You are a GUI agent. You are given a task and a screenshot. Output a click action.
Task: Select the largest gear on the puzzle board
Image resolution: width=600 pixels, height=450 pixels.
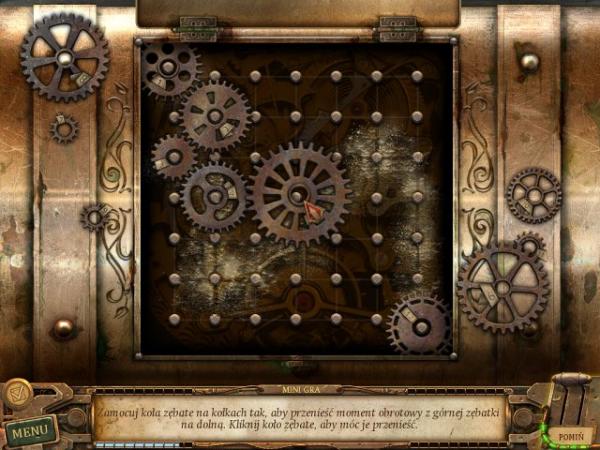pyautogui.click(x=298, y=192)
